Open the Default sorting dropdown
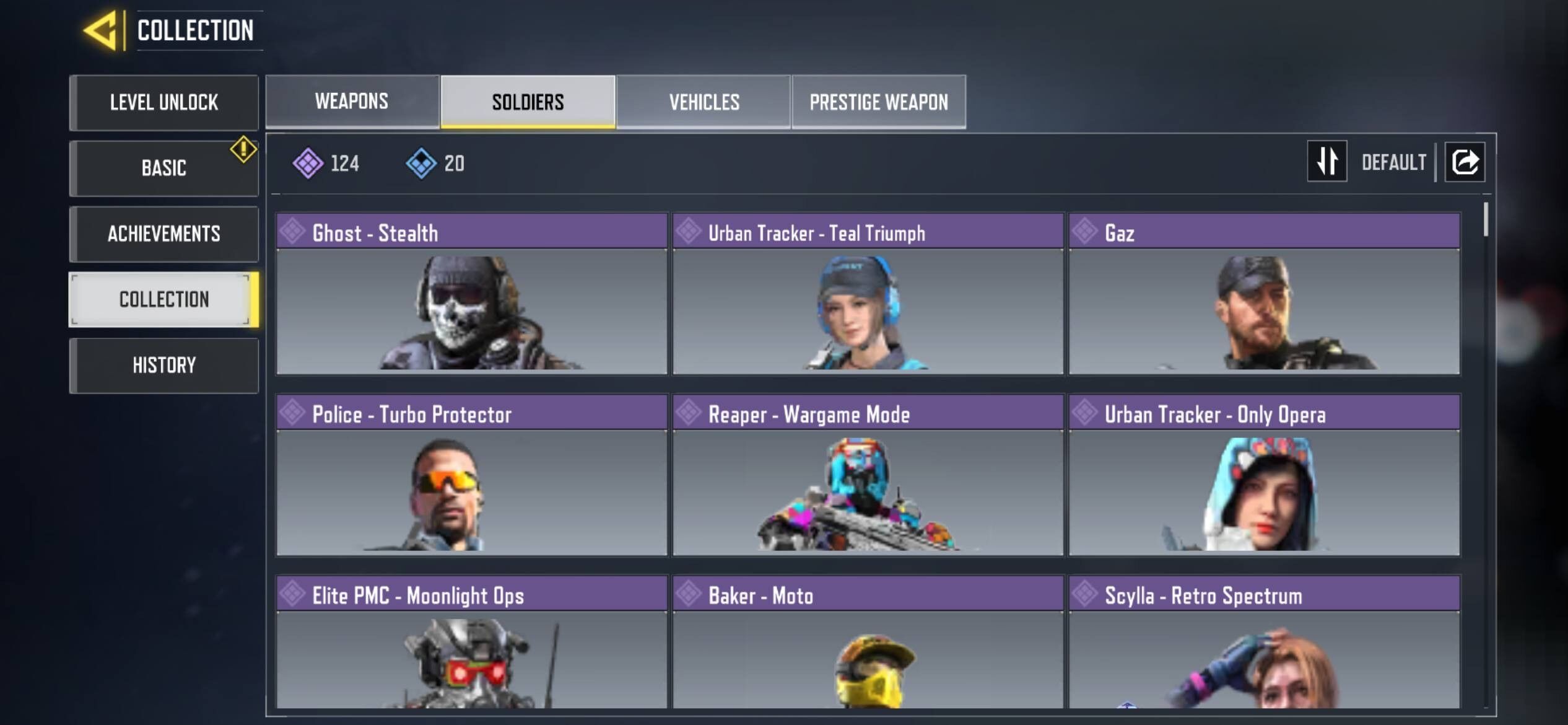1568x725 pixels. 1393,161
